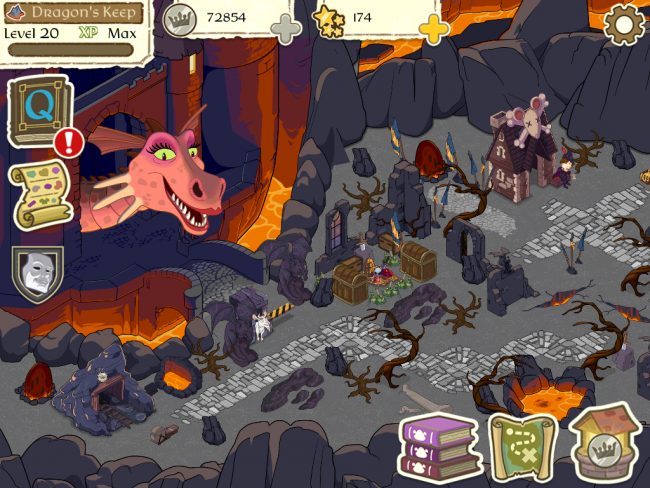Open the green treasure map scroll
650x488 pixels.
click(x=520, y=444)
